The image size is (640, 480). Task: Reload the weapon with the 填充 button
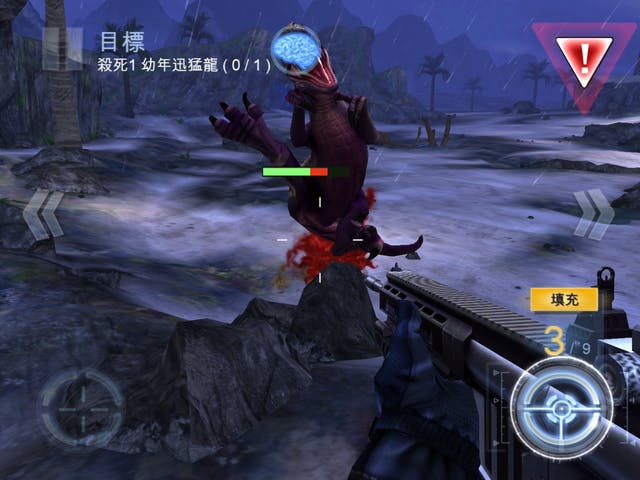click(564, 299)
